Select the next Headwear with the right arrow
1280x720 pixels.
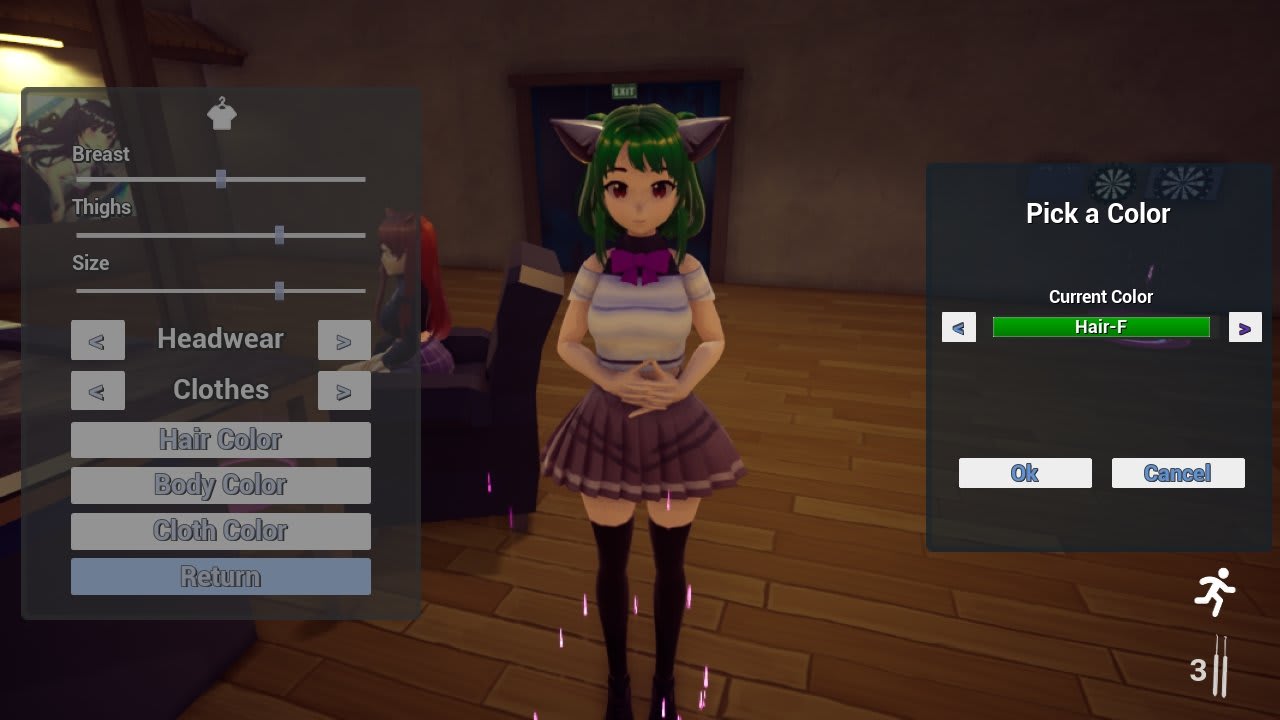[x=344, y=340]
